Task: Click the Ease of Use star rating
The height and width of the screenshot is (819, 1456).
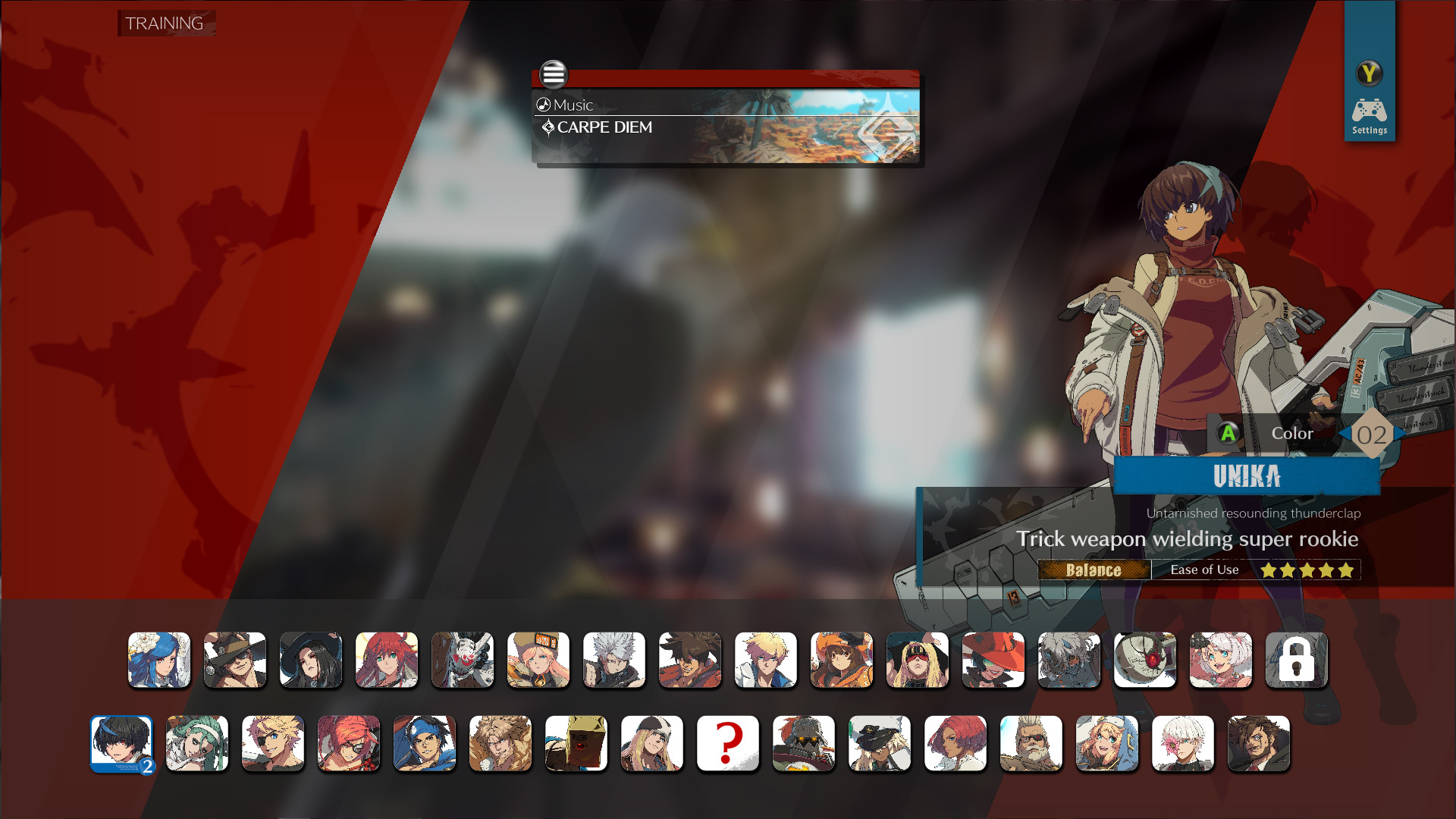Action: tap(1306, 570)
